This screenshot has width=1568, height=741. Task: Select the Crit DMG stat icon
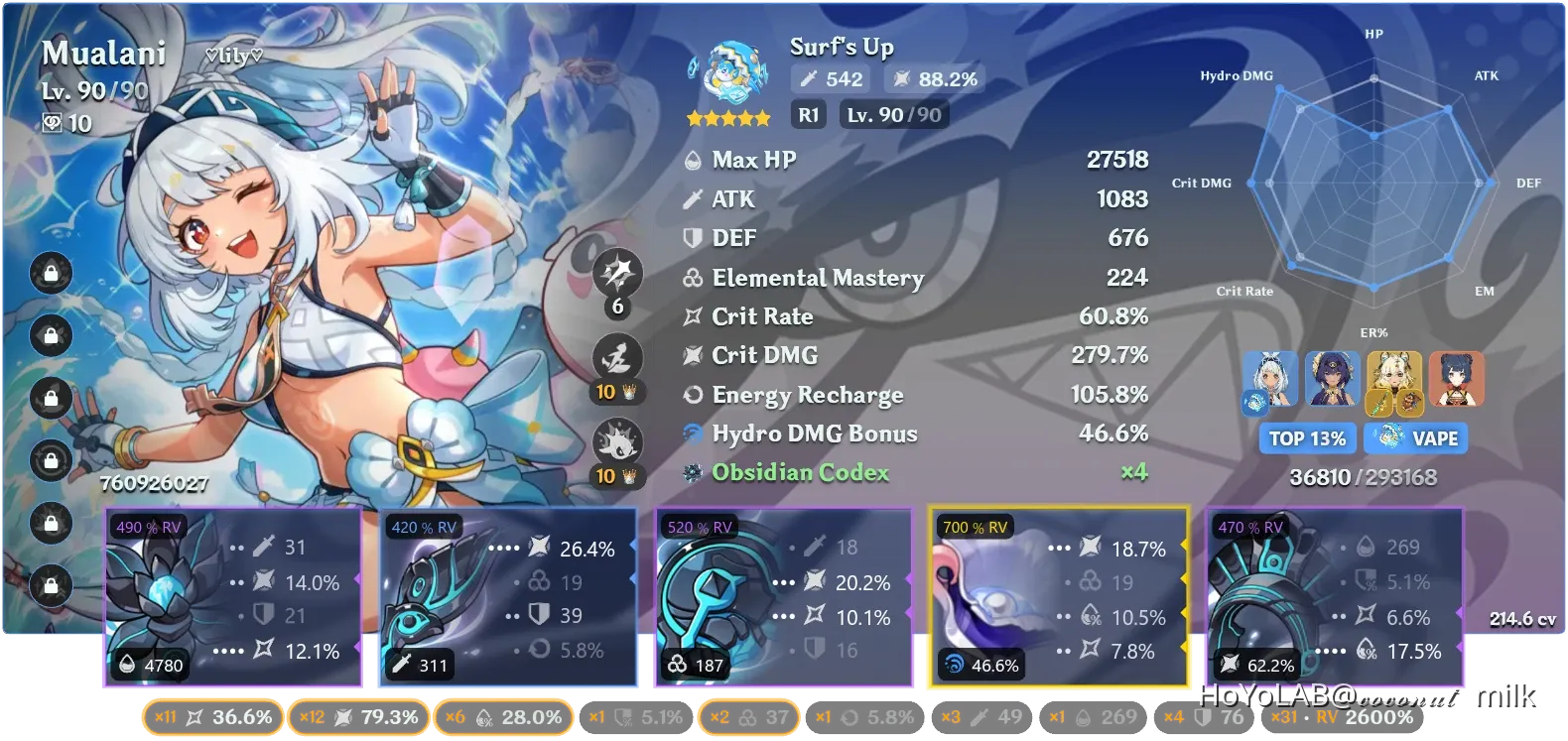(692, 355)
